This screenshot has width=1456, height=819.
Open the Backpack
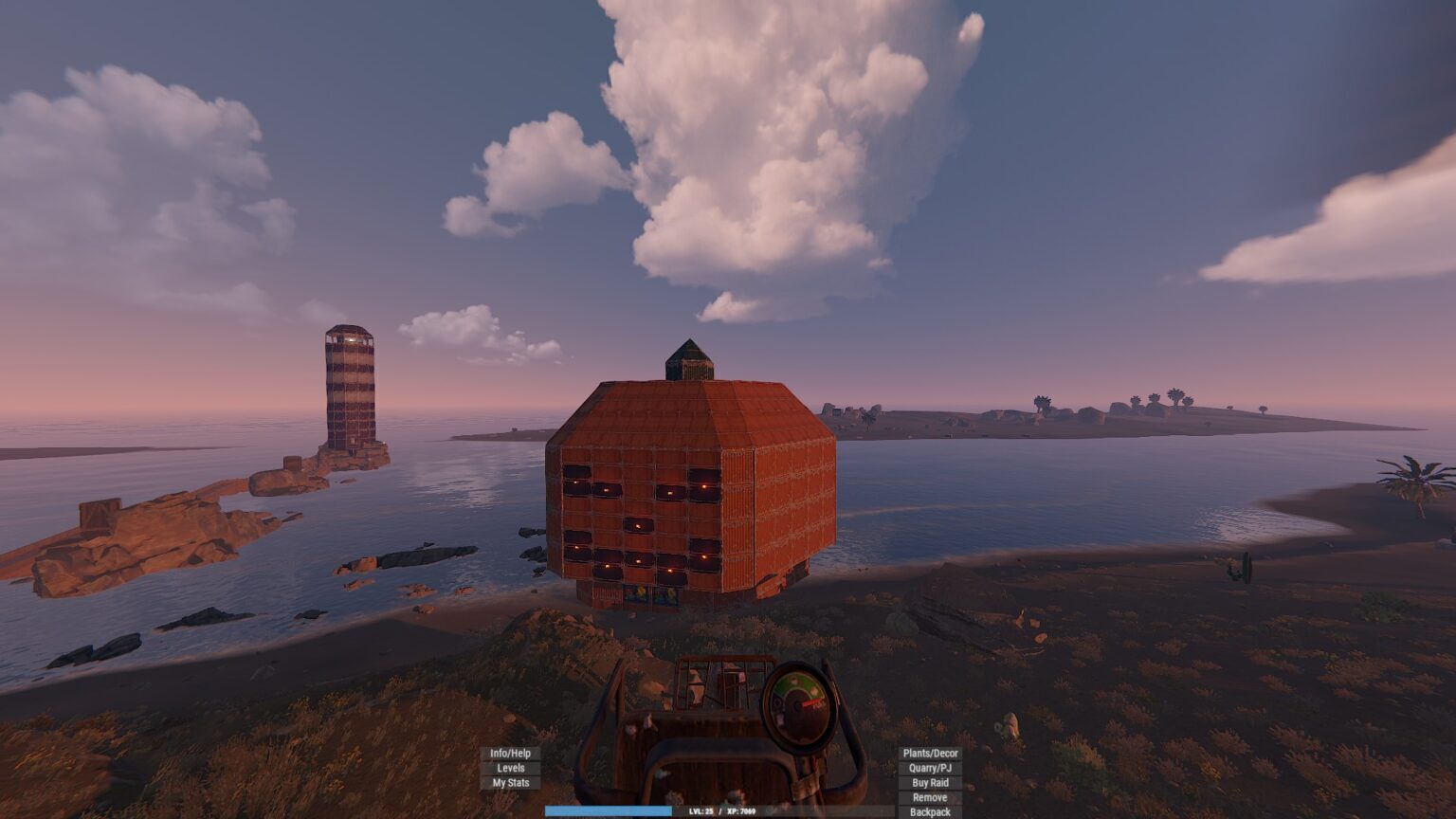pos(930,812)
